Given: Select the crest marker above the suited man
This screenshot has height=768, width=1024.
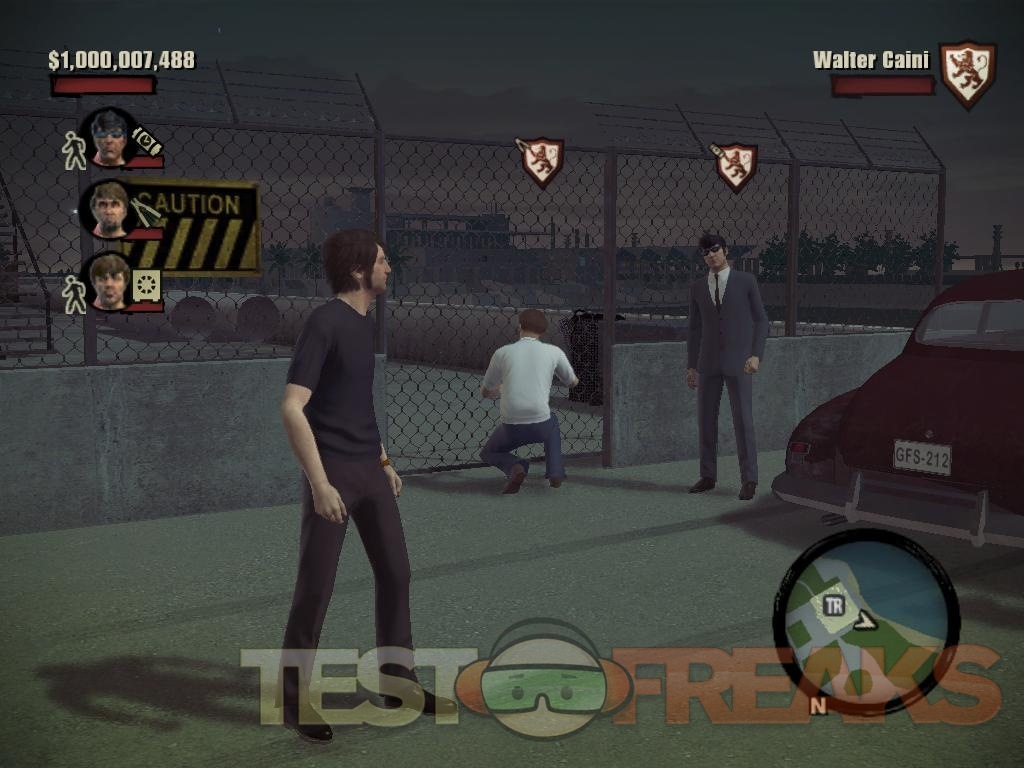Looking at the screenshot, I should (x=735, y=165).
